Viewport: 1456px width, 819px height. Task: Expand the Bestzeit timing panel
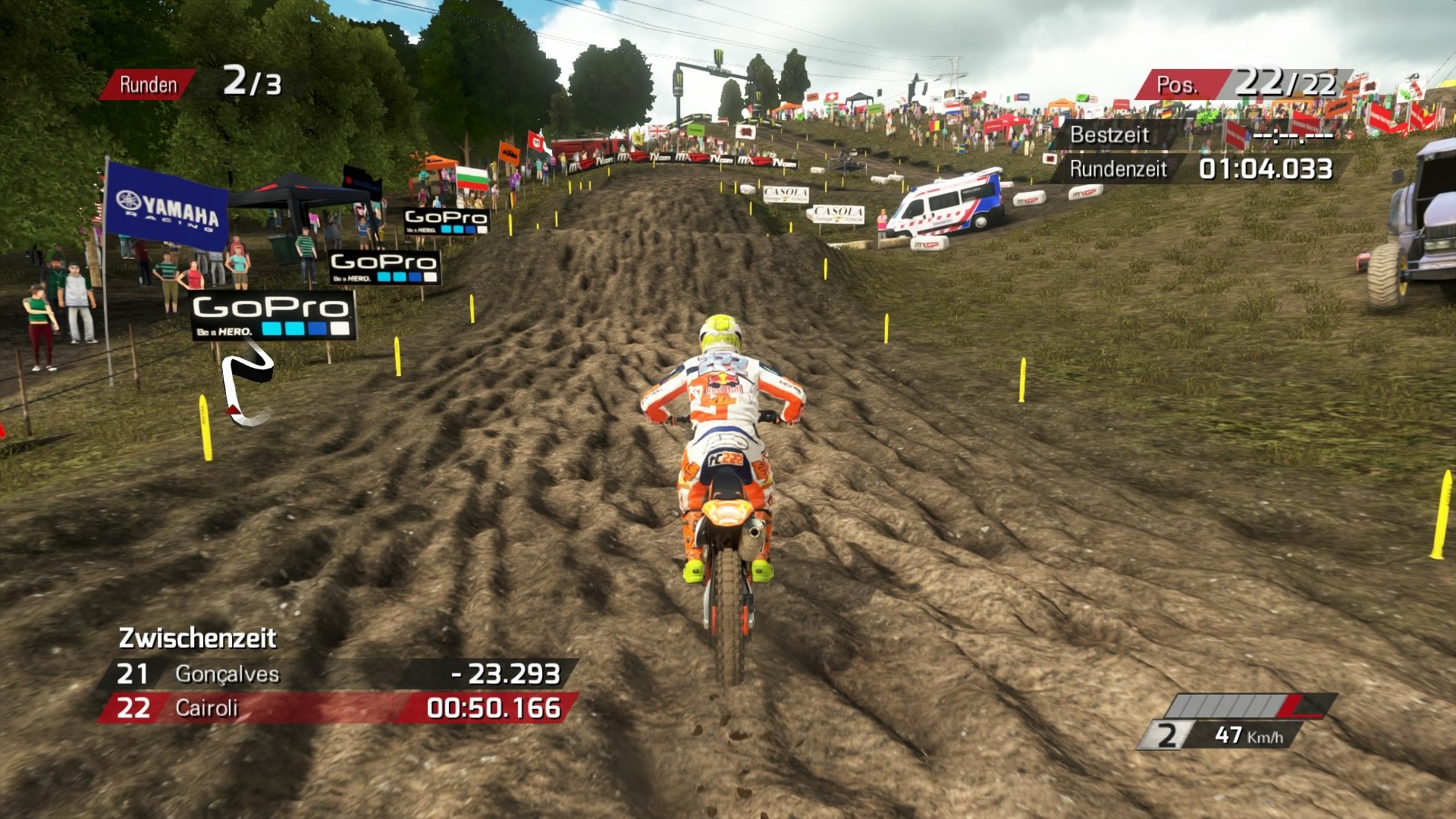coord(1198,135)
